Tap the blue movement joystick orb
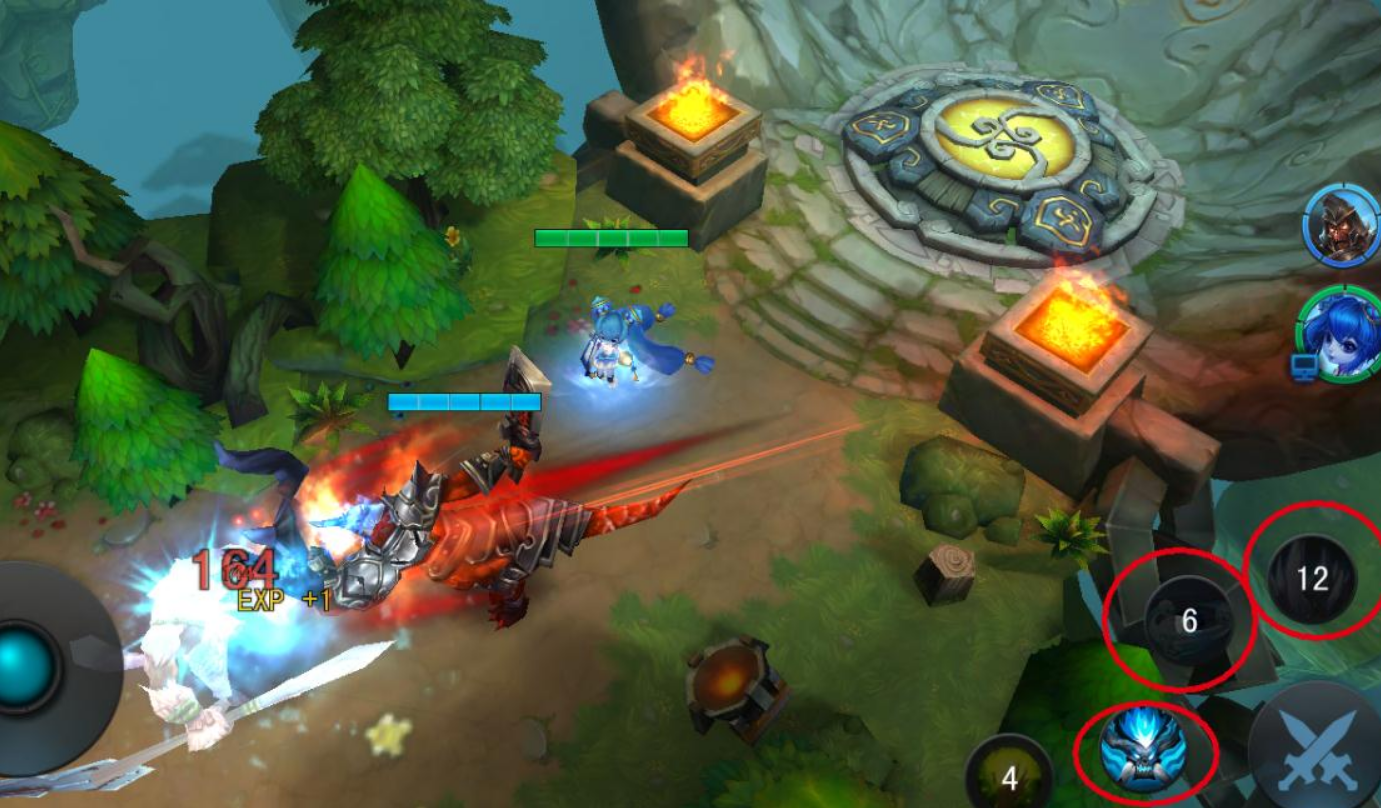Image resolution: width=1381 pixels, height=808 pixels. (23, 667)
